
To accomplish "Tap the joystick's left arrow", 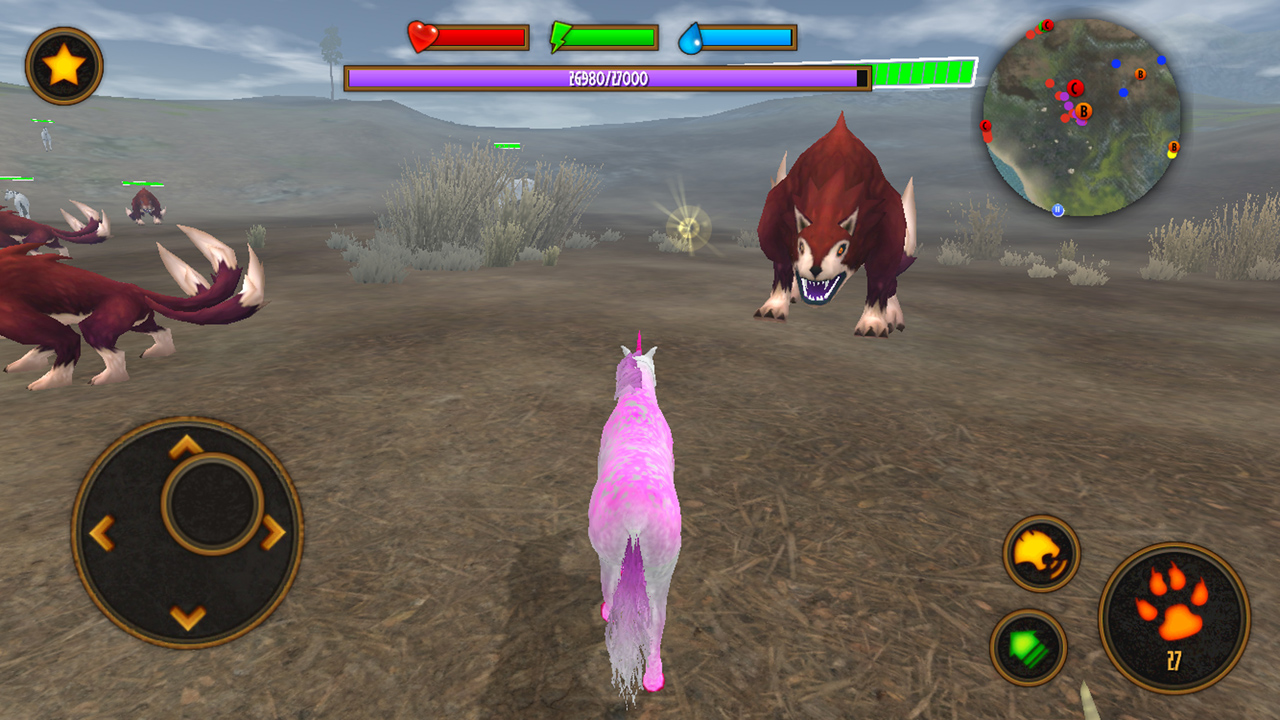I will [x=102, y=532].
